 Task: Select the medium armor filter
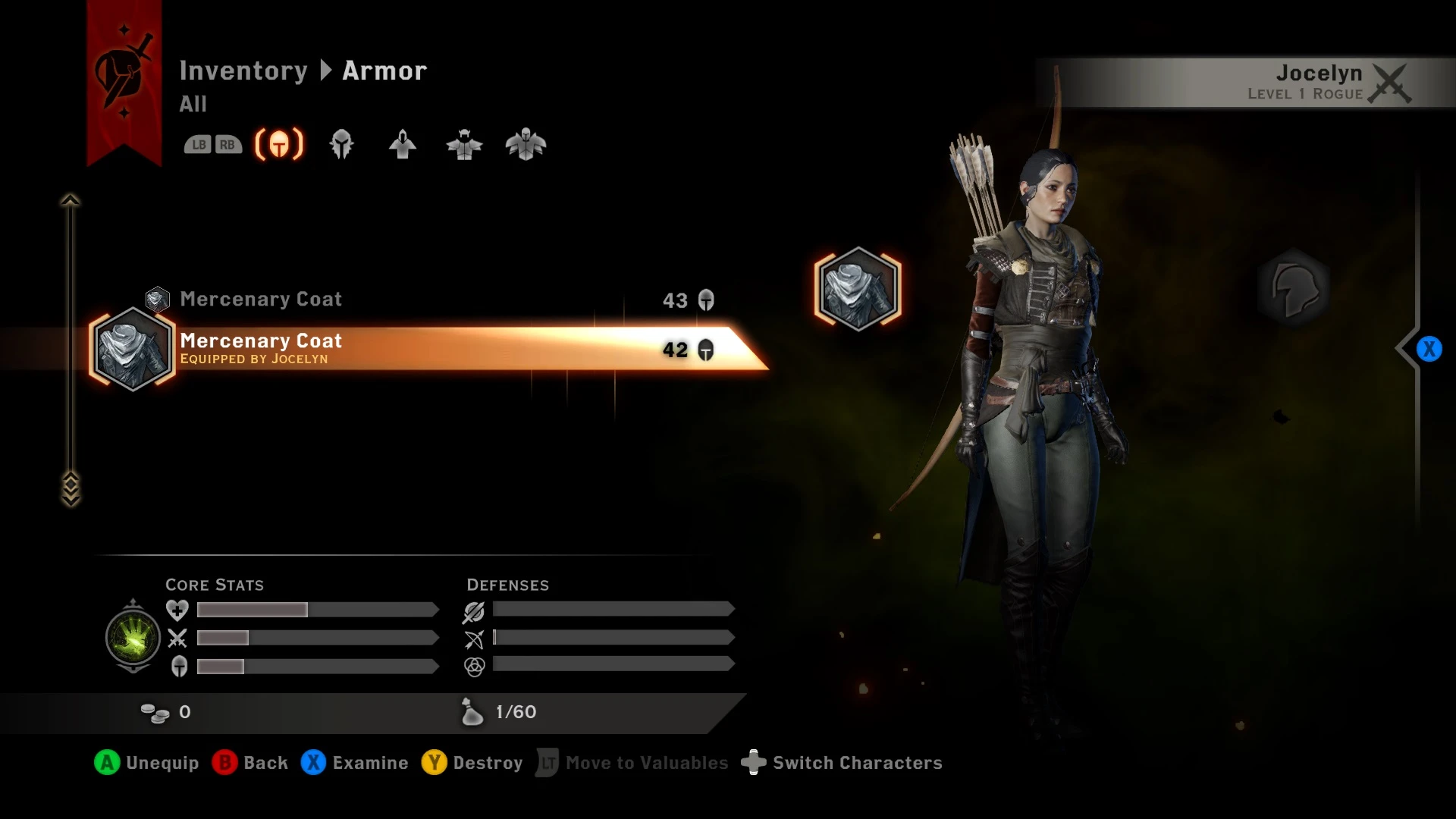coord(464,144)
